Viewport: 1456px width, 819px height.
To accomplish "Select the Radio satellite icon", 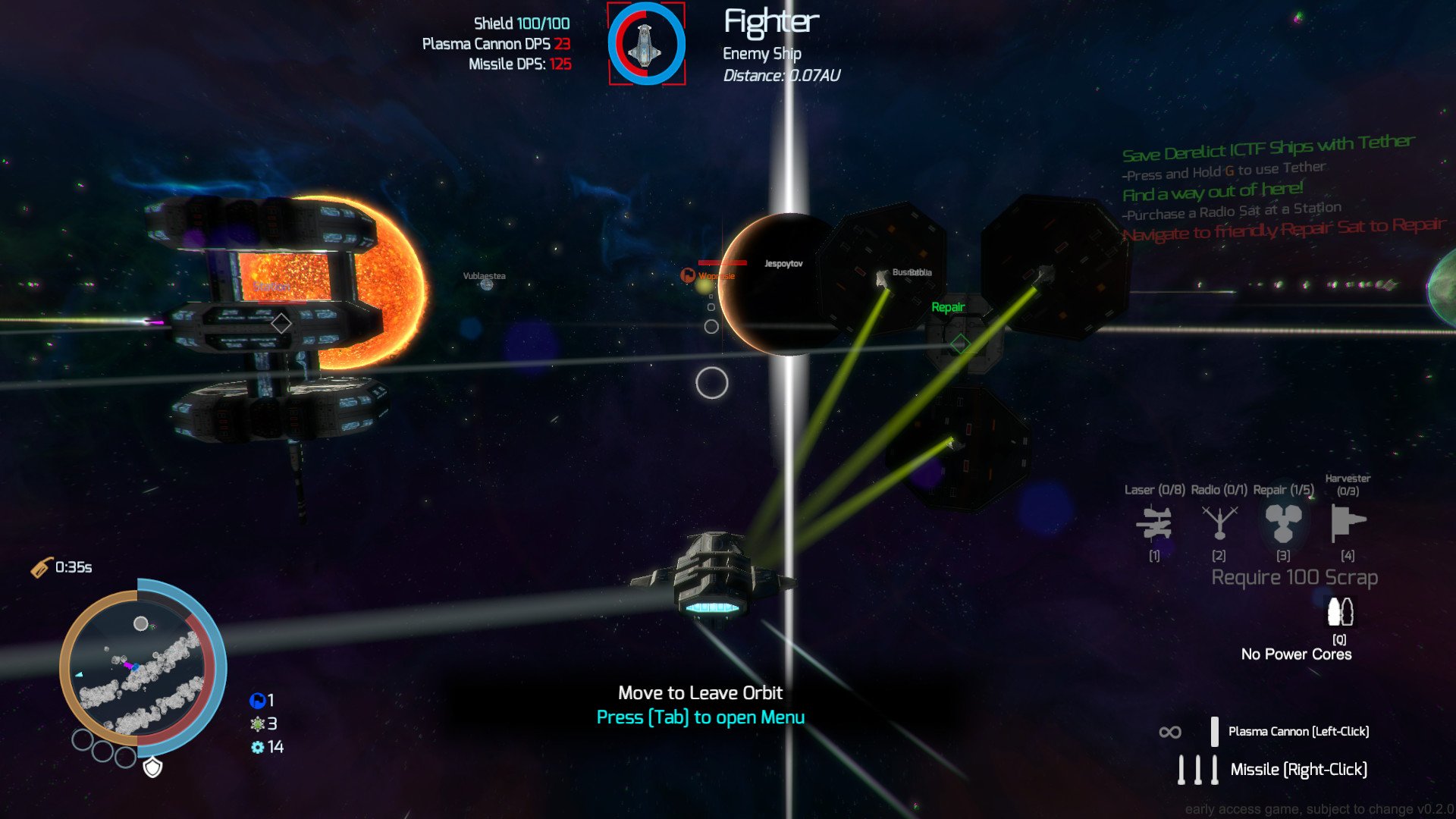I will coord(1219,523).
